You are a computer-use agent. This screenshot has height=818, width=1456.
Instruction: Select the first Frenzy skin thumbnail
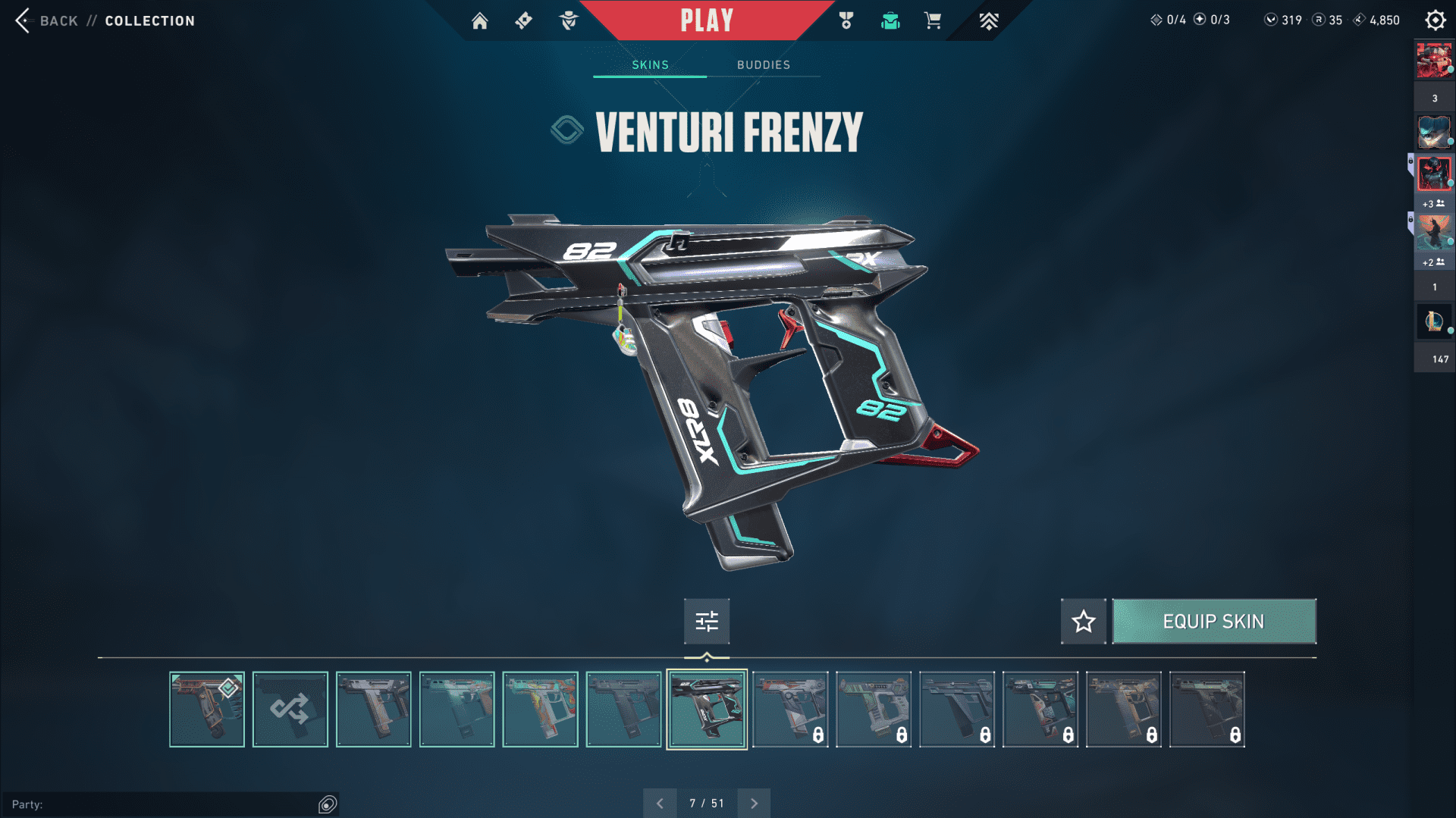point(206,710)
